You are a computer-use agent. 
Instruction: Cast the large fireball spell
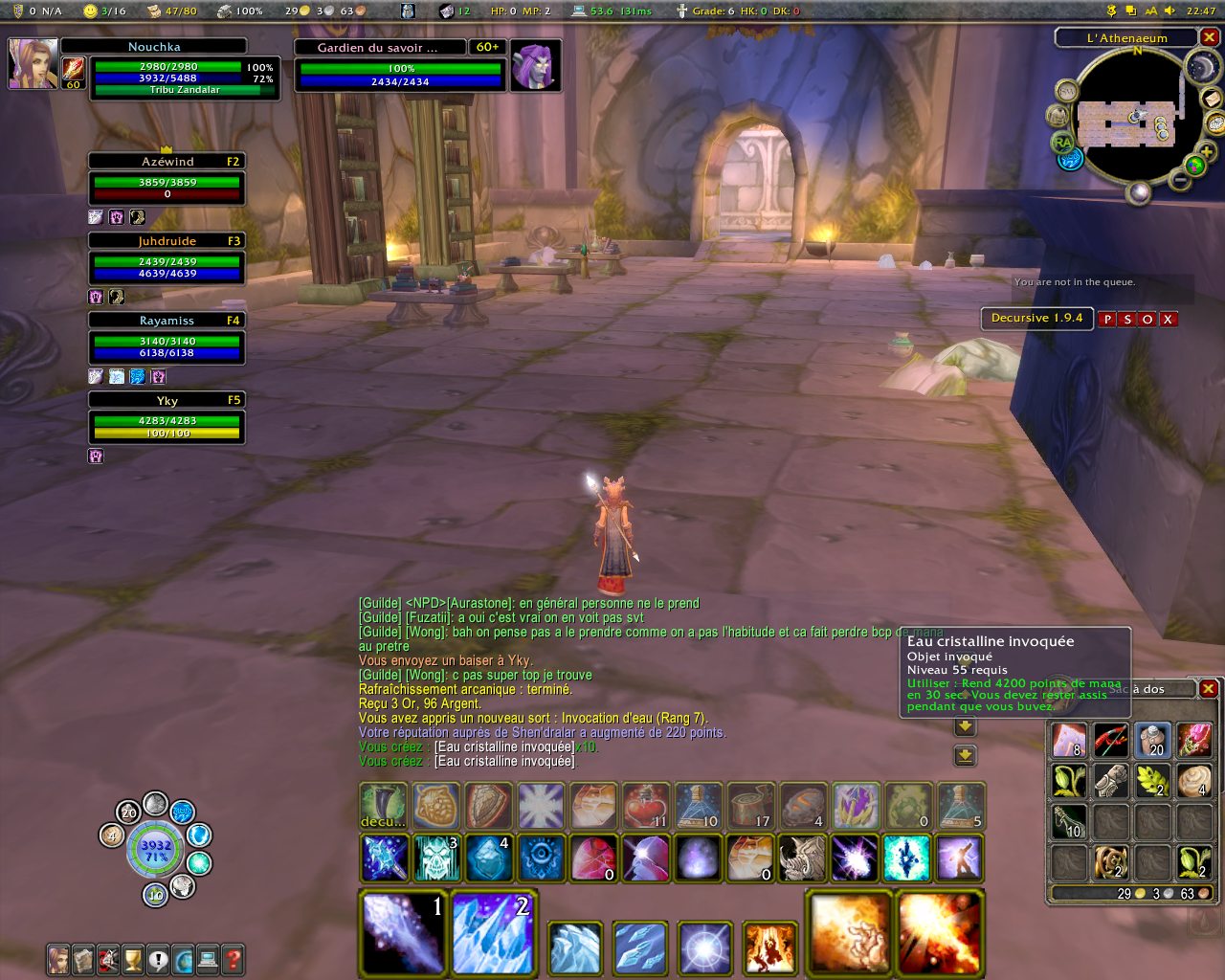click(848, 933)
